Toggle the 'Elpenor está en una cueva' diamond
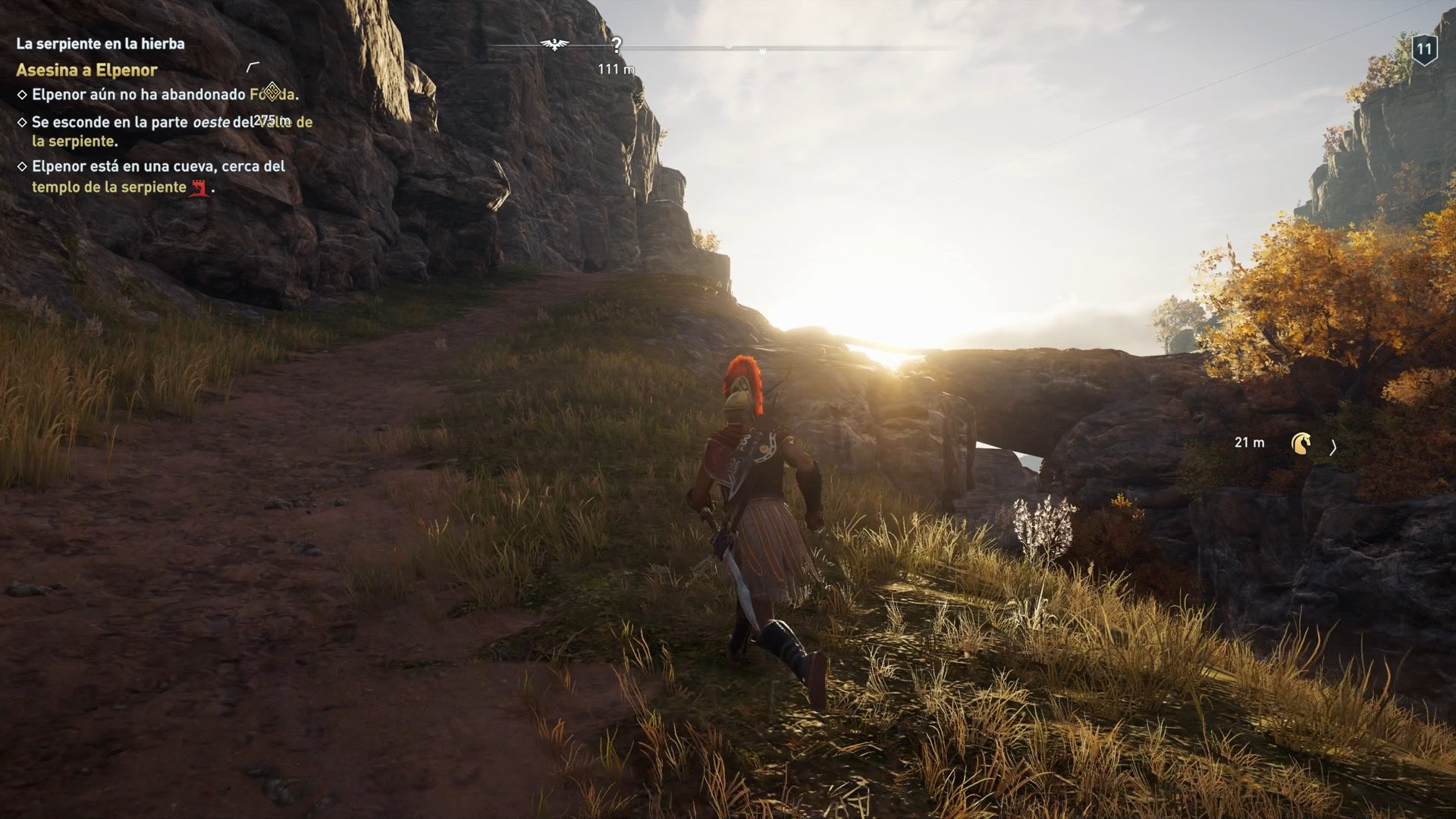 pyautogui.click(x=21, y=166)
